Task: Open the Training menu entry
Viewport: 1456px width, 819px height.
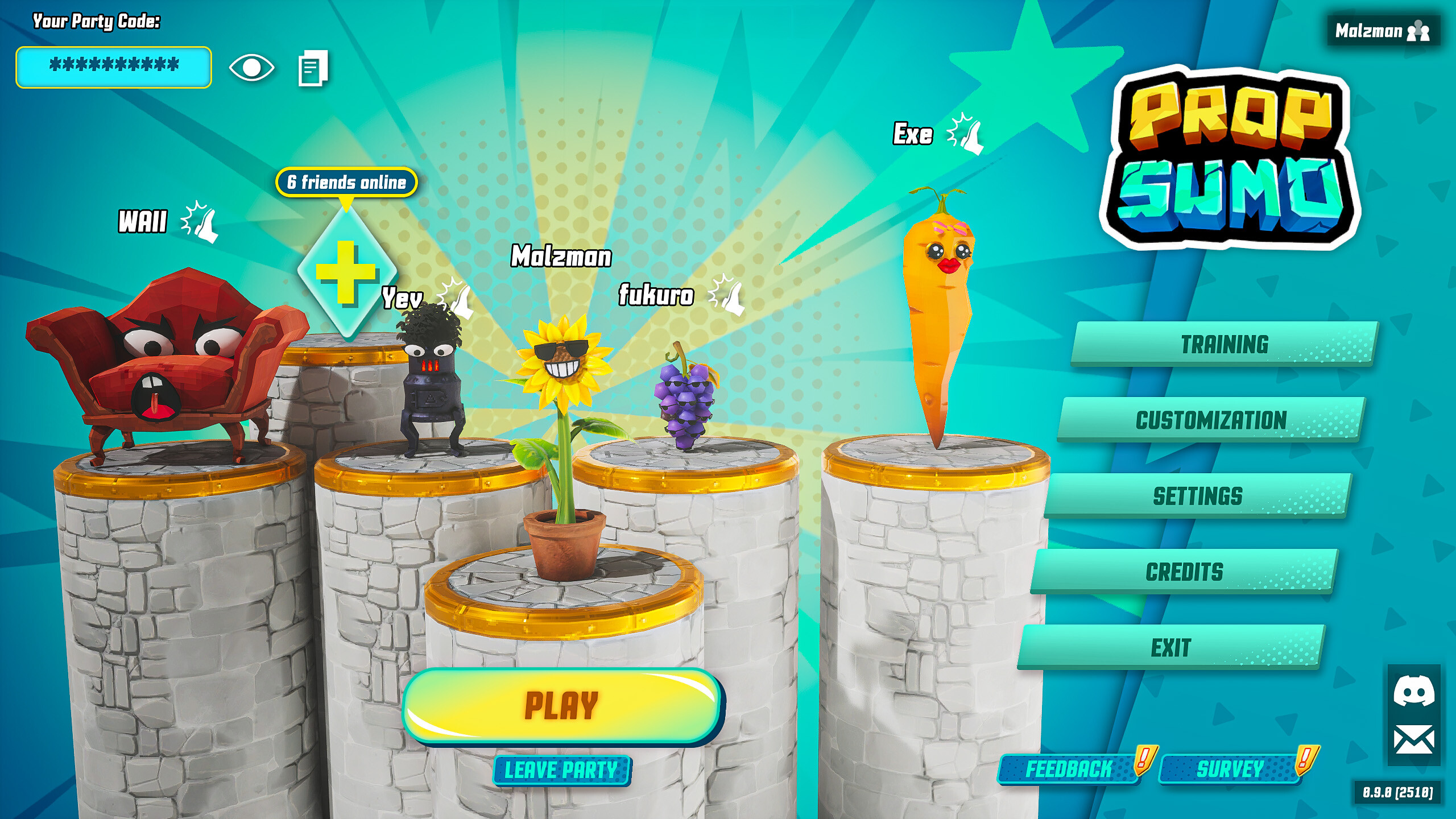Action: [1225, 346]
